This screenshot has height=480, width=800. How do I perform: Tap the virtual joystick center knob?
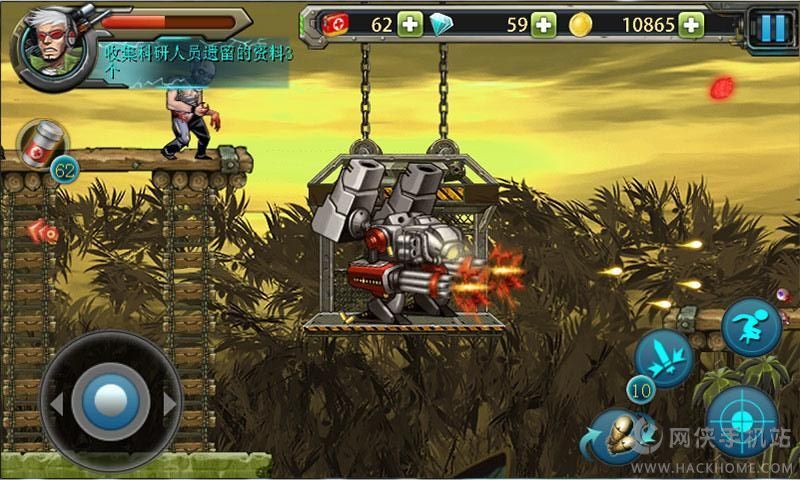click(111, 403)
